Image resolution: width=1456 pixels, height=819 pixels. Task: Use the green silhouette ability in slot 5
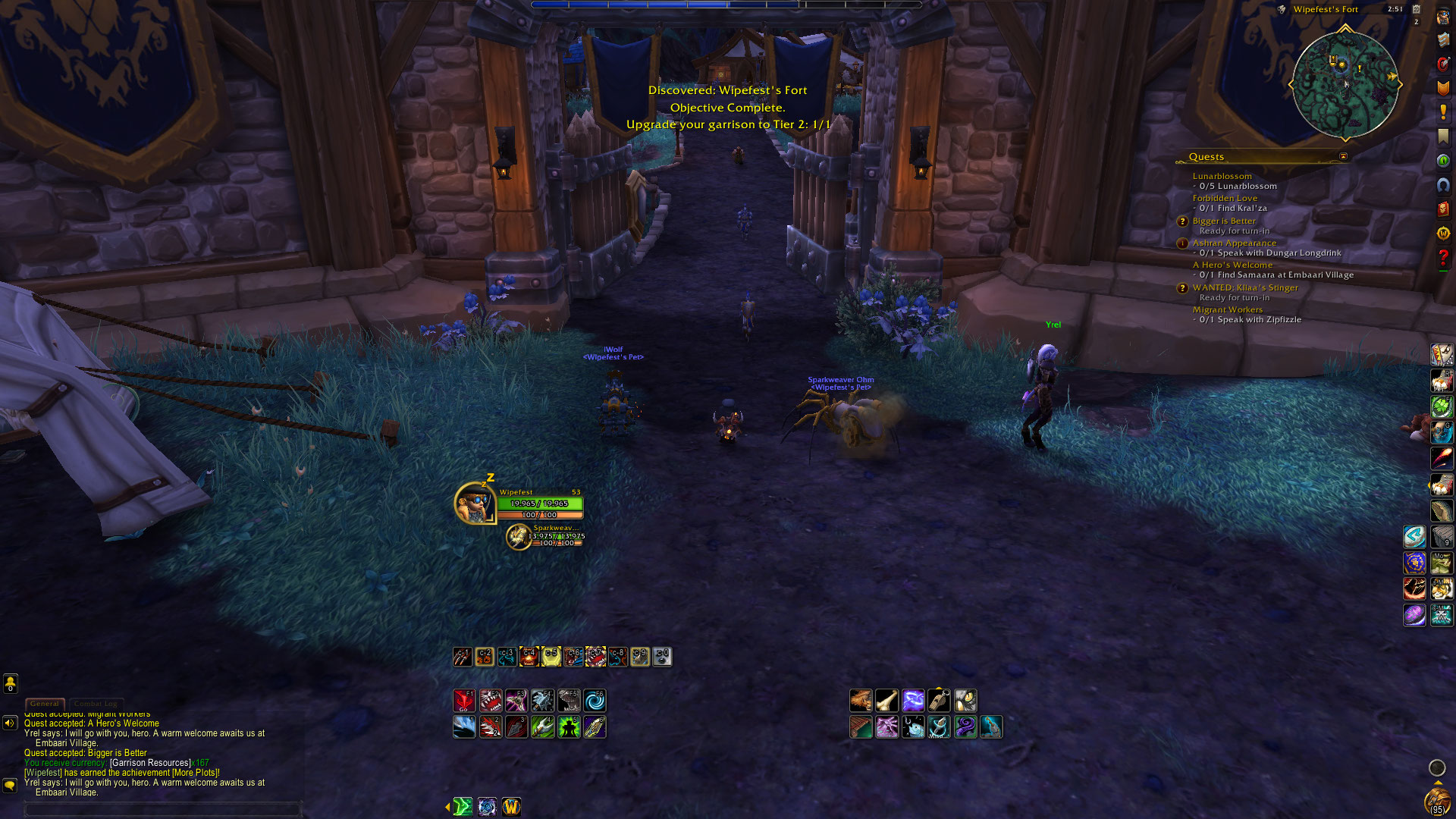[569, 727]
